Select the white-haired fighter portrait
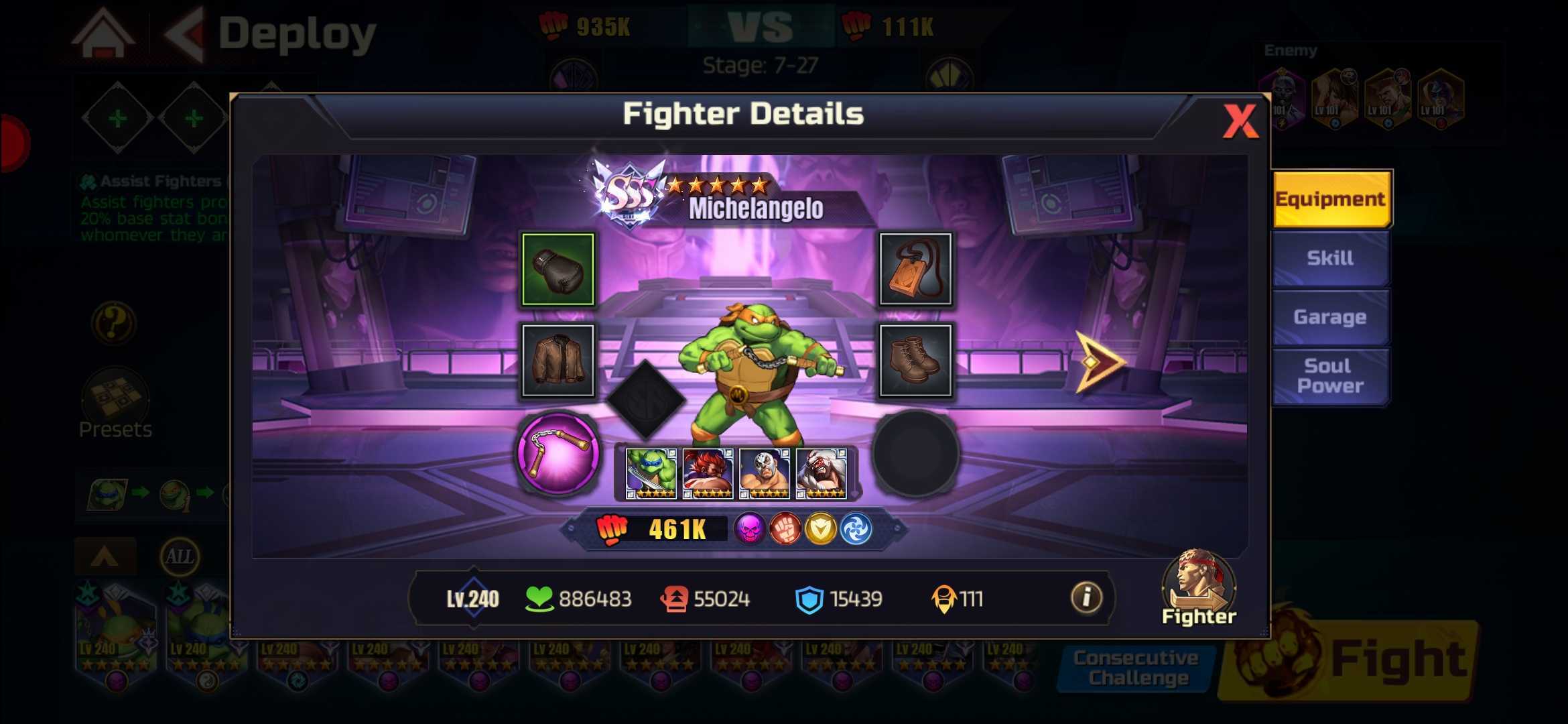 [x=822, y=474]
